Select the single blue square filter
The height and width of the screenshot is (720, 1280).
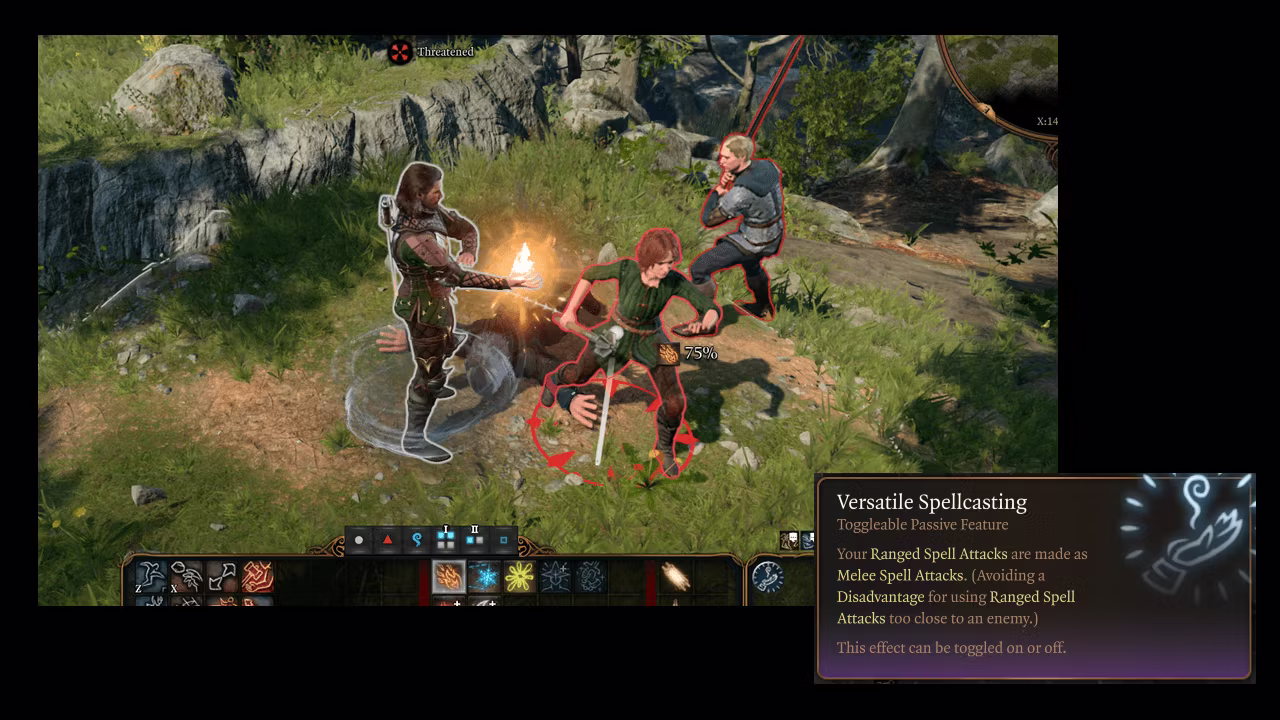504,540
